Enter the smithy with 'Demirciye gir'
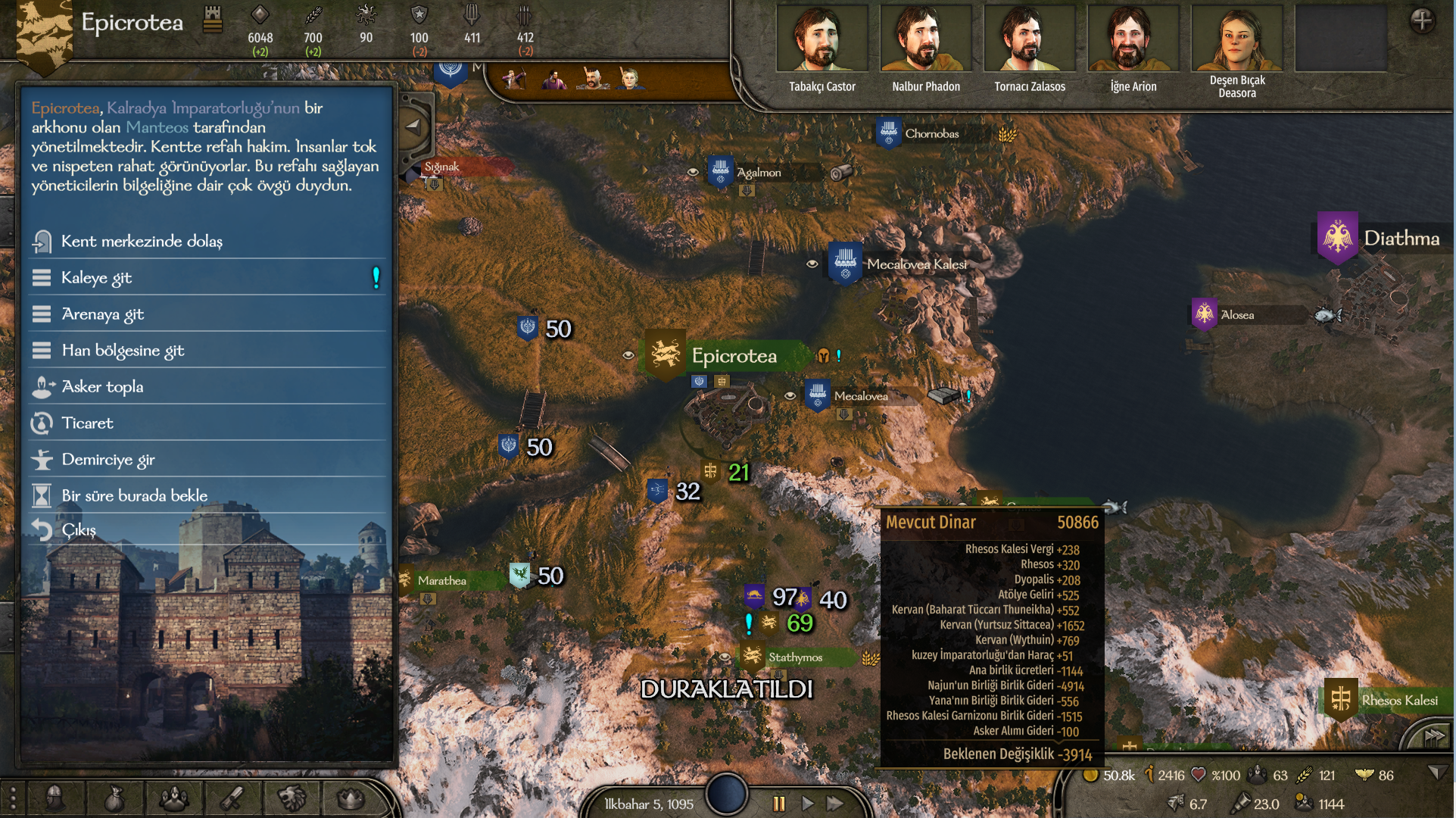The height and width of the screenshot is (818, 1456). (108, 460)
